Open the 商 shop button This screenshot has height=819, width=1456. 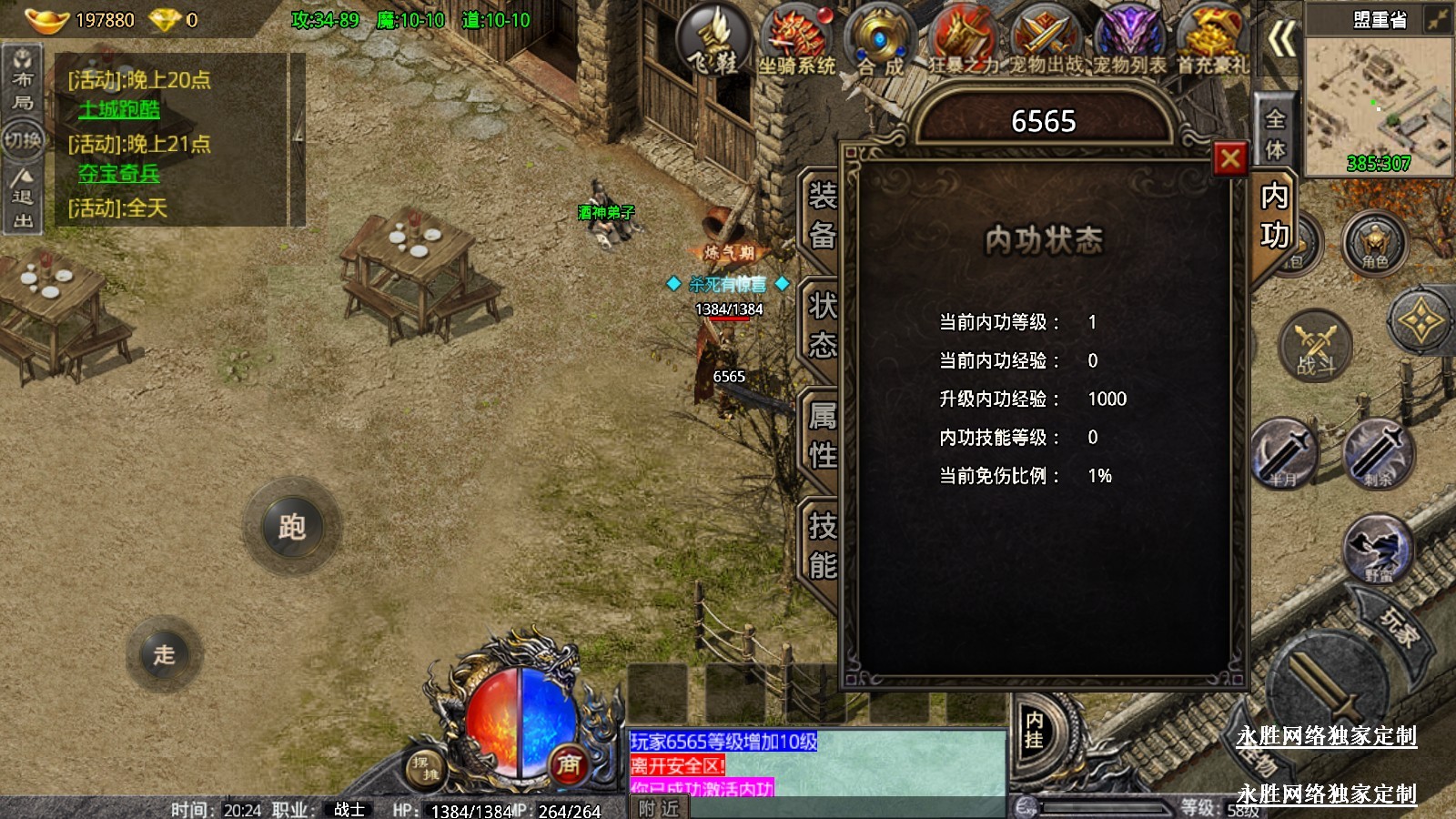coord(569,764)
